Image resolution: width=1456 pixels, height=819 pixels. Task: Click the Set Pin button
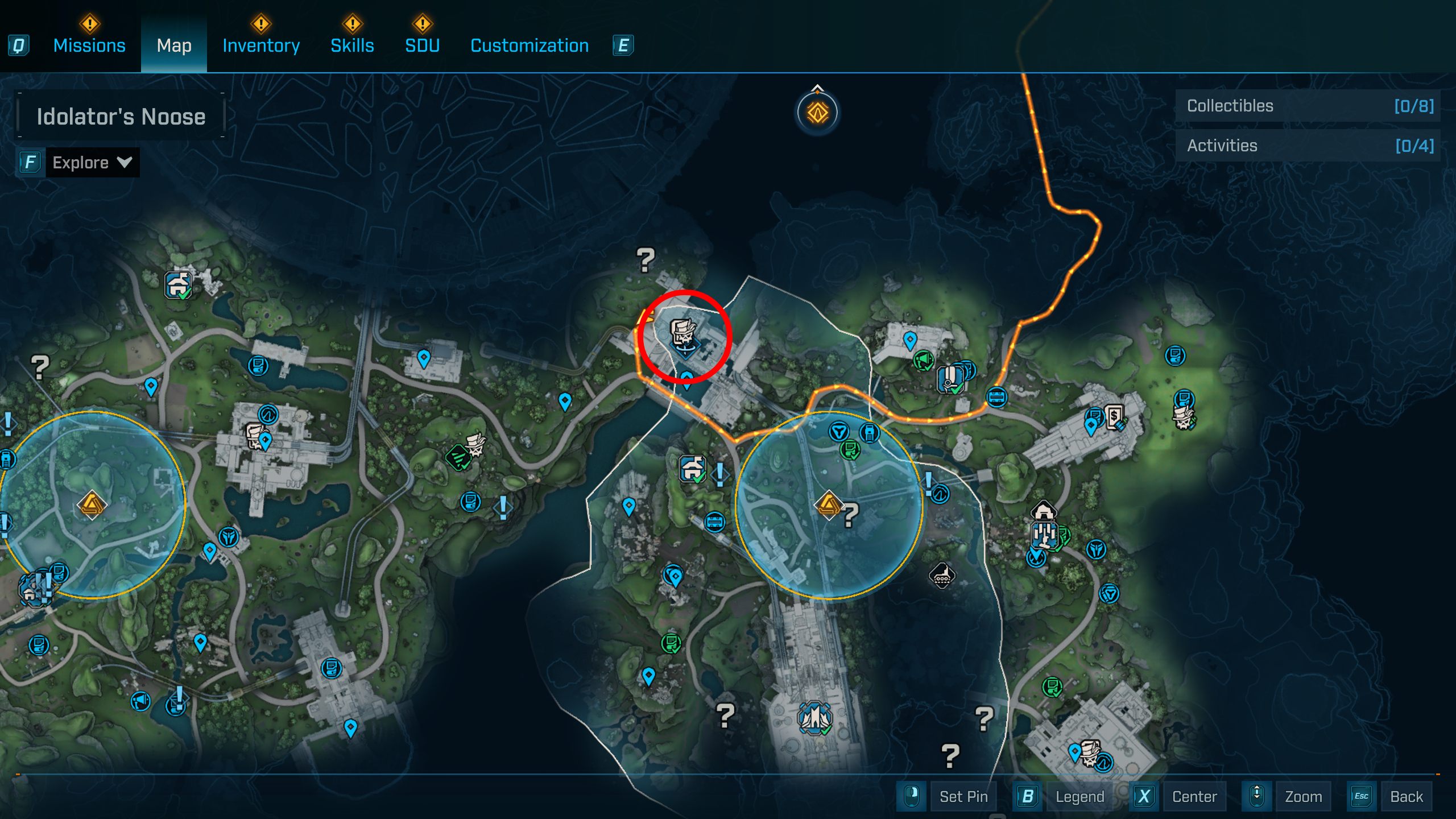(x=963, y=796)
